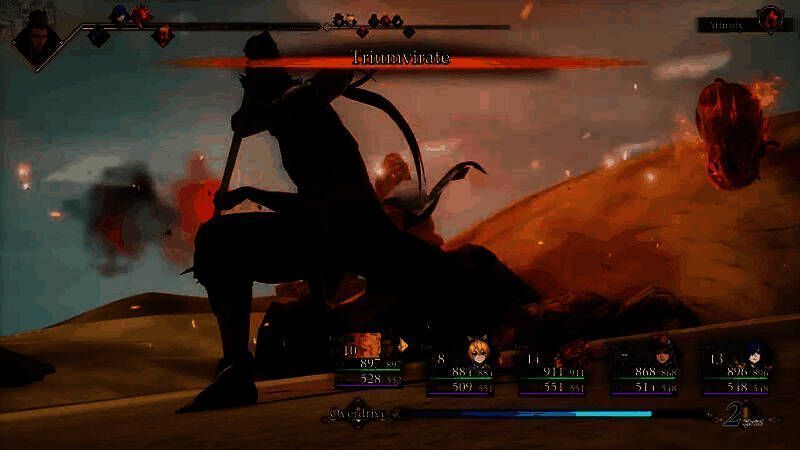Click the red emblem icon in top-right corner
This screenshot has width=800, height=450.
click(769, 17)
